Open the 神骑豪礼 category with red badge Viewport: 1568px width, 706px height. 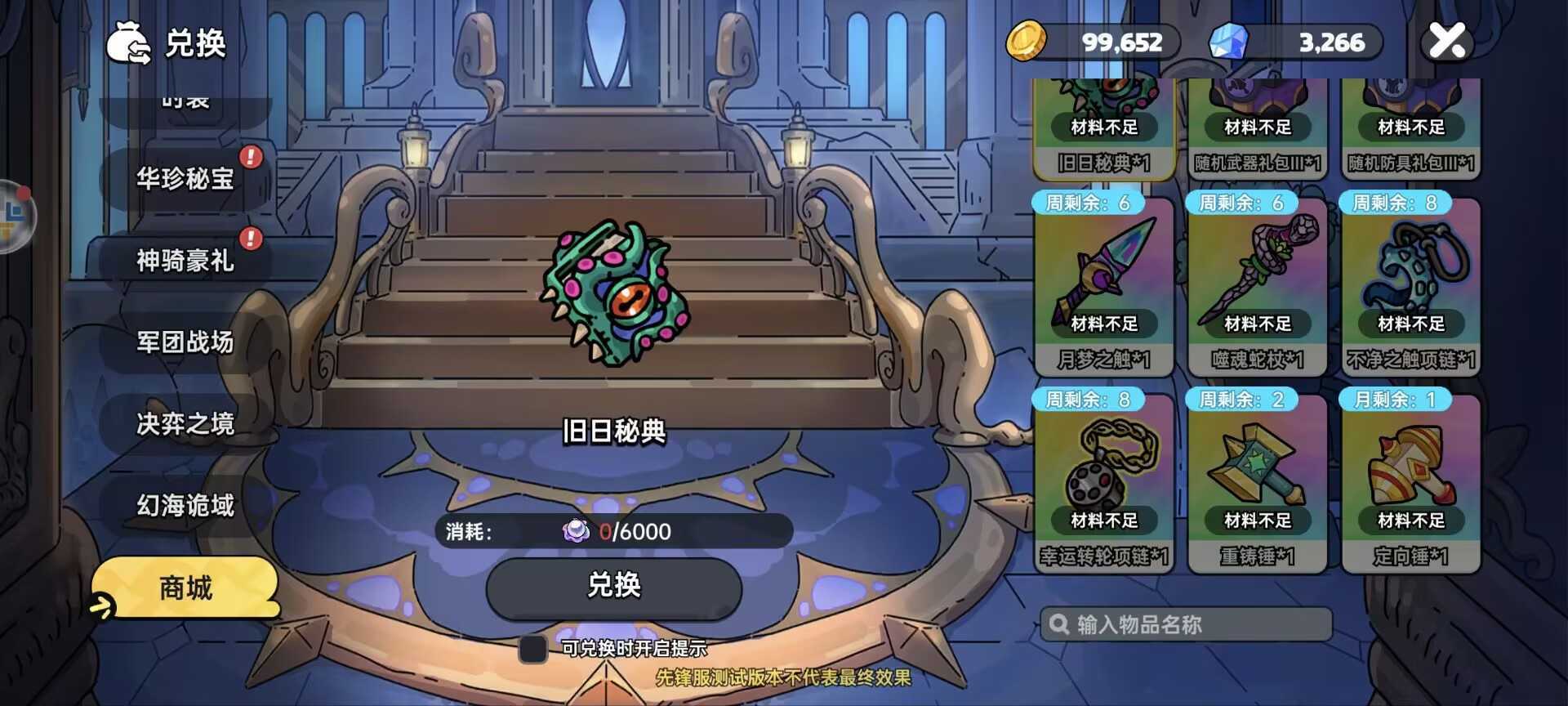(x=183, y=261)
